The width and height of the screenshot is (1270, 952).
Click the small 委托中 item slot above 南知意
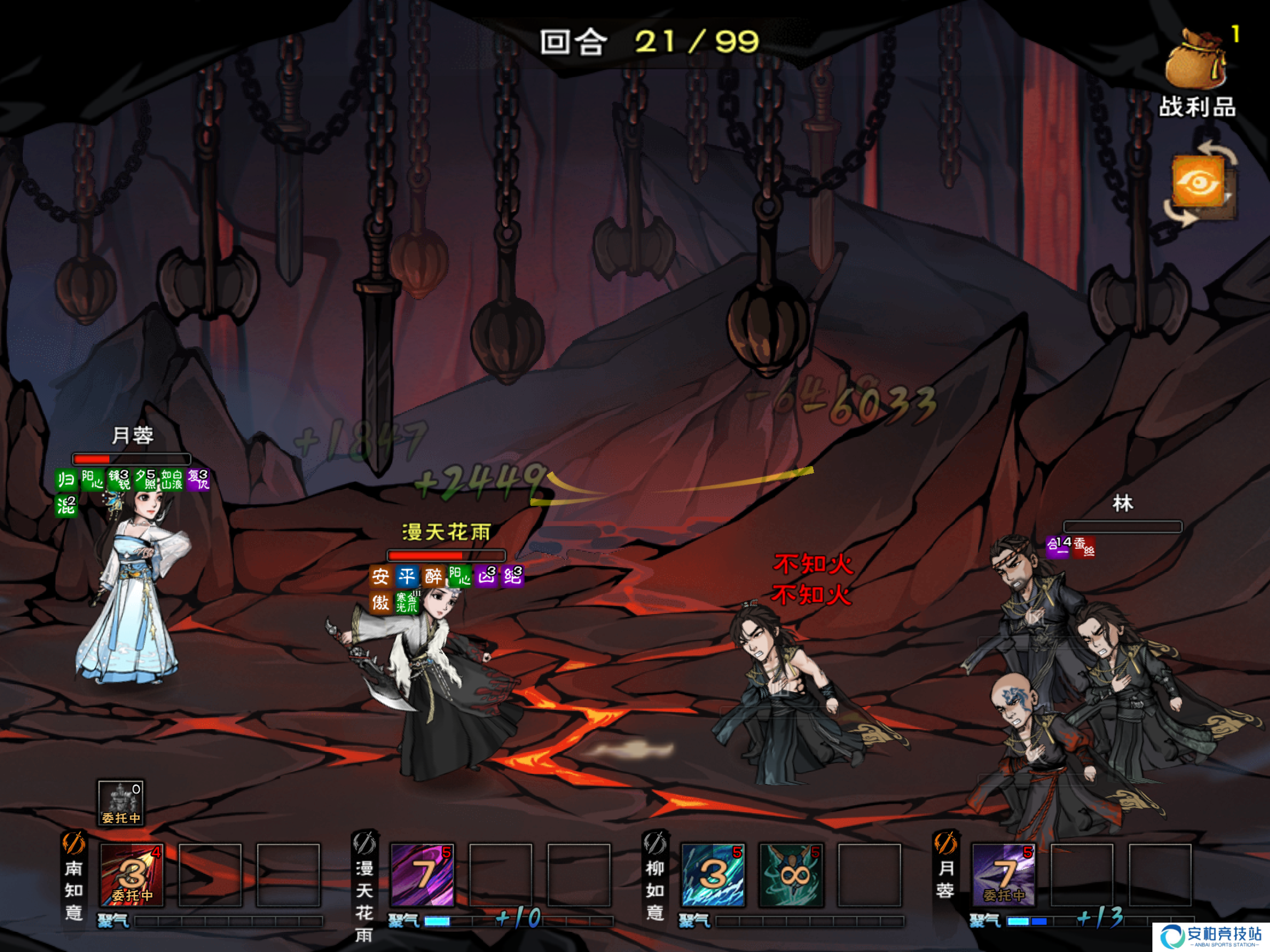pyautogui.click(x=121, y=803)
